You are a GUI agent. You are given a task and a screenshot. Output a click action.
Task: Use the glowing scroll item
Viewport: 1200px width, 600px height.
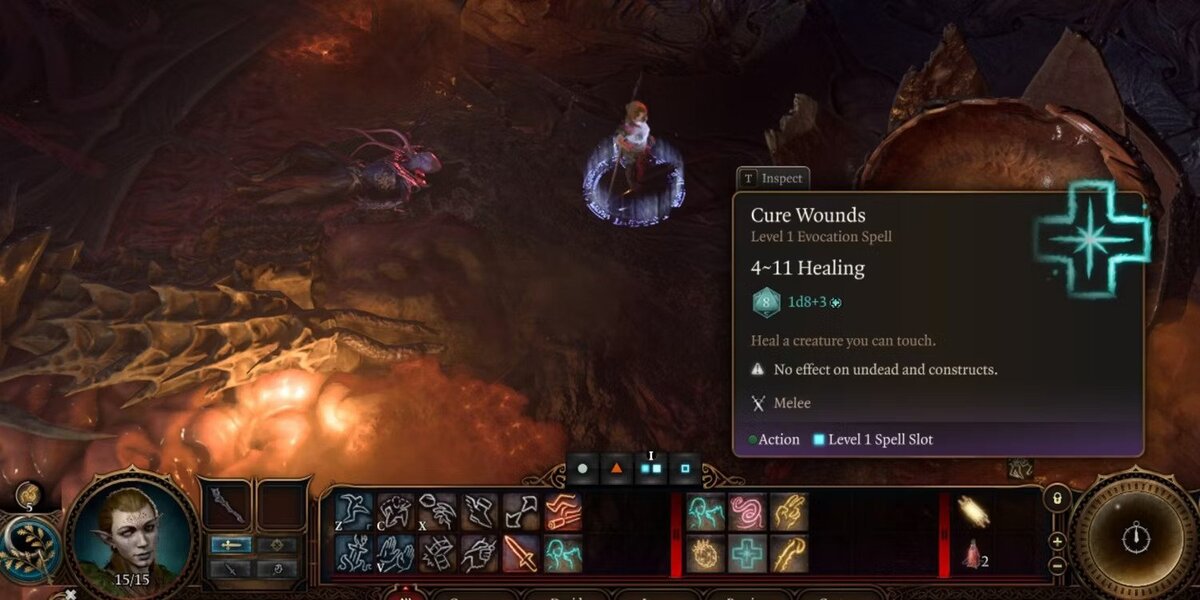972,511
